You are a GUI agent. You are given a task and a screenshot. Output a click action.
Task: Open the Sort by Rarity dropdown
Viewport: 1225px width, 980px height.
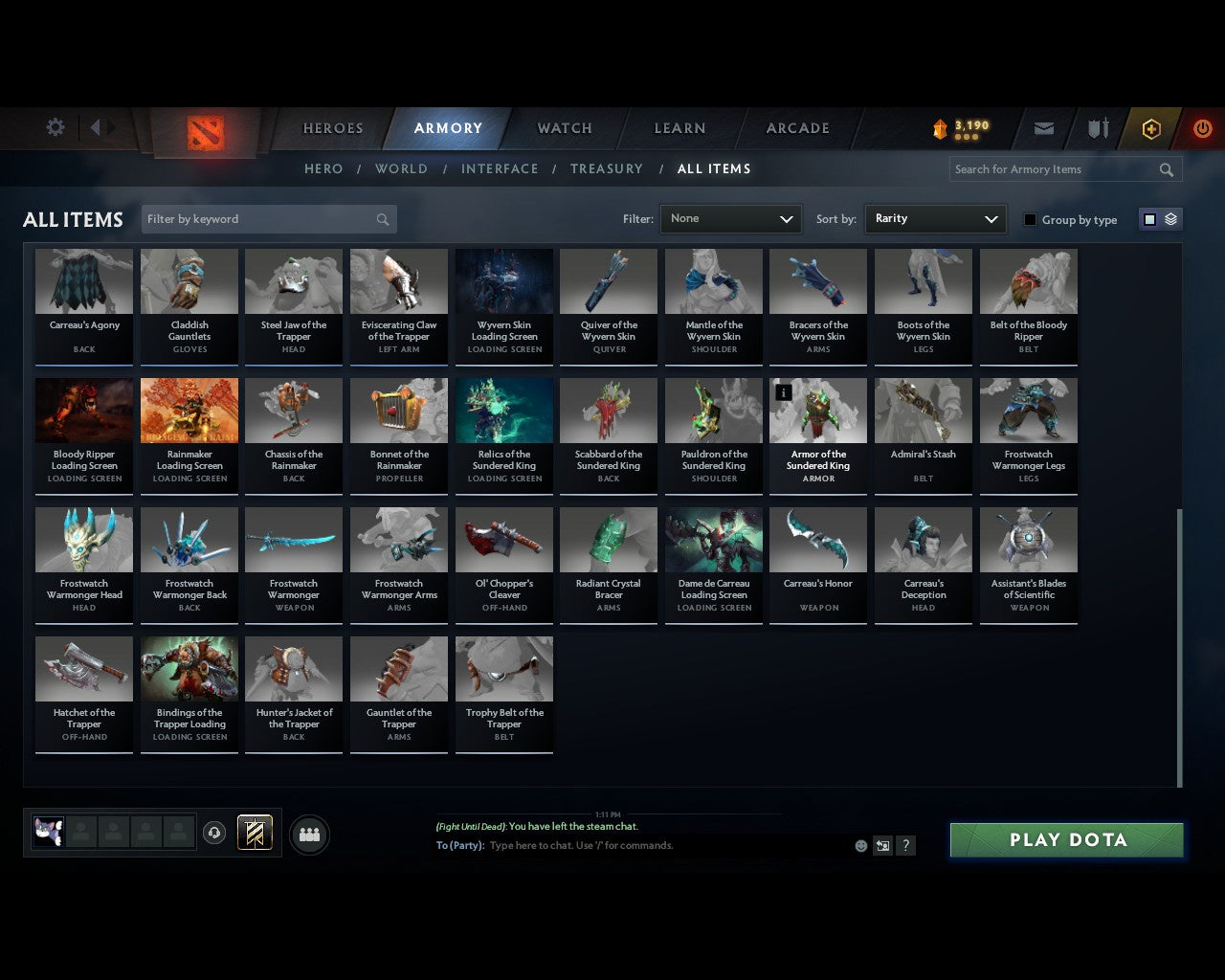pos(935,218)
